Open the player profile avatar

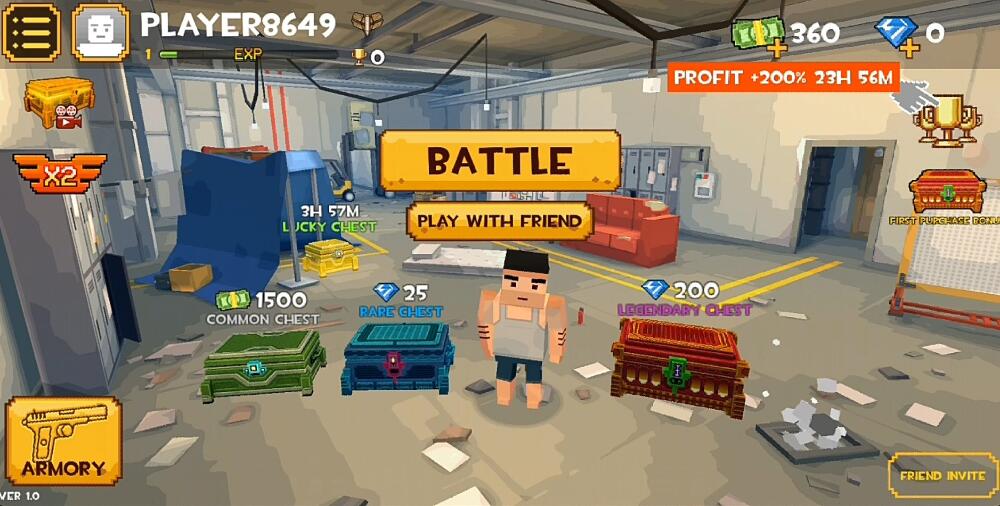[x=101, y=32]
